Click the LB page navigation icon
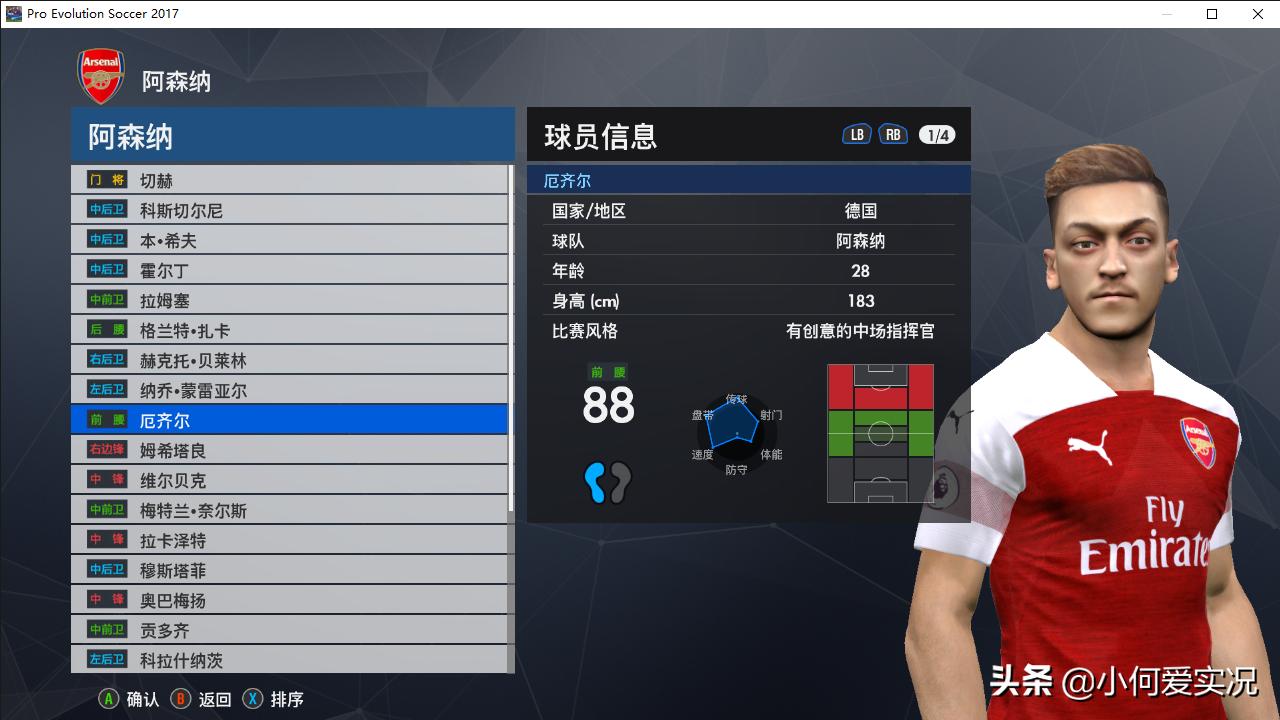The height and width of the screenshot is (720, 1280). click(x=856, y=132)
